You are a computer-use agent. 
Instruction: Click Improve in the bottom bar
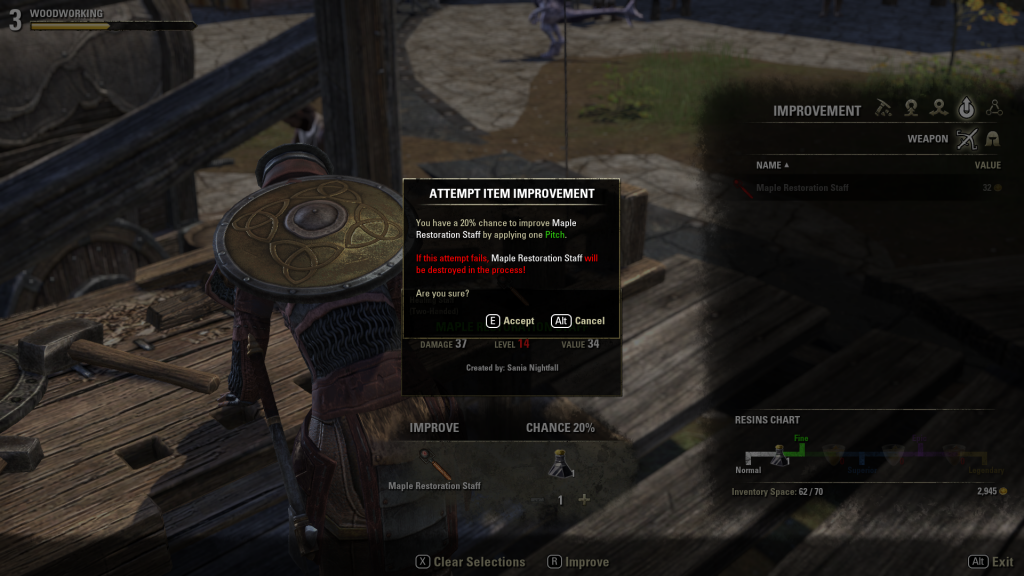[x=578, y=562]
